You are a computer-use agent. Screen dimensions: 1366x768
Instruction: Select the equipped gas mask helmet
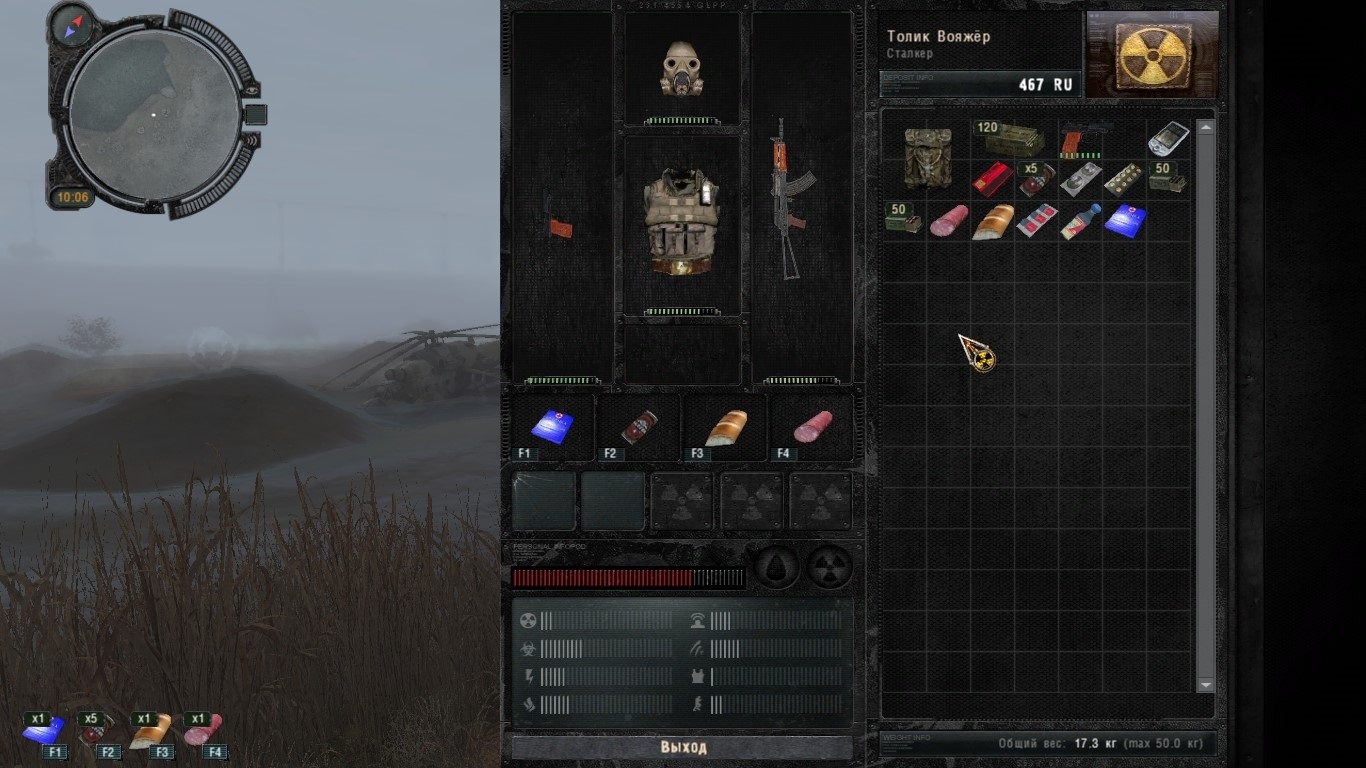(x=682, y=68)
